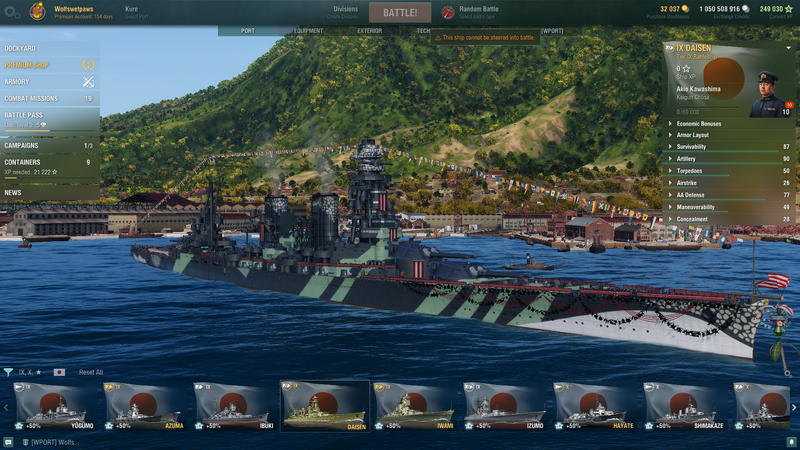Switch to the Exterior tab

369,31
